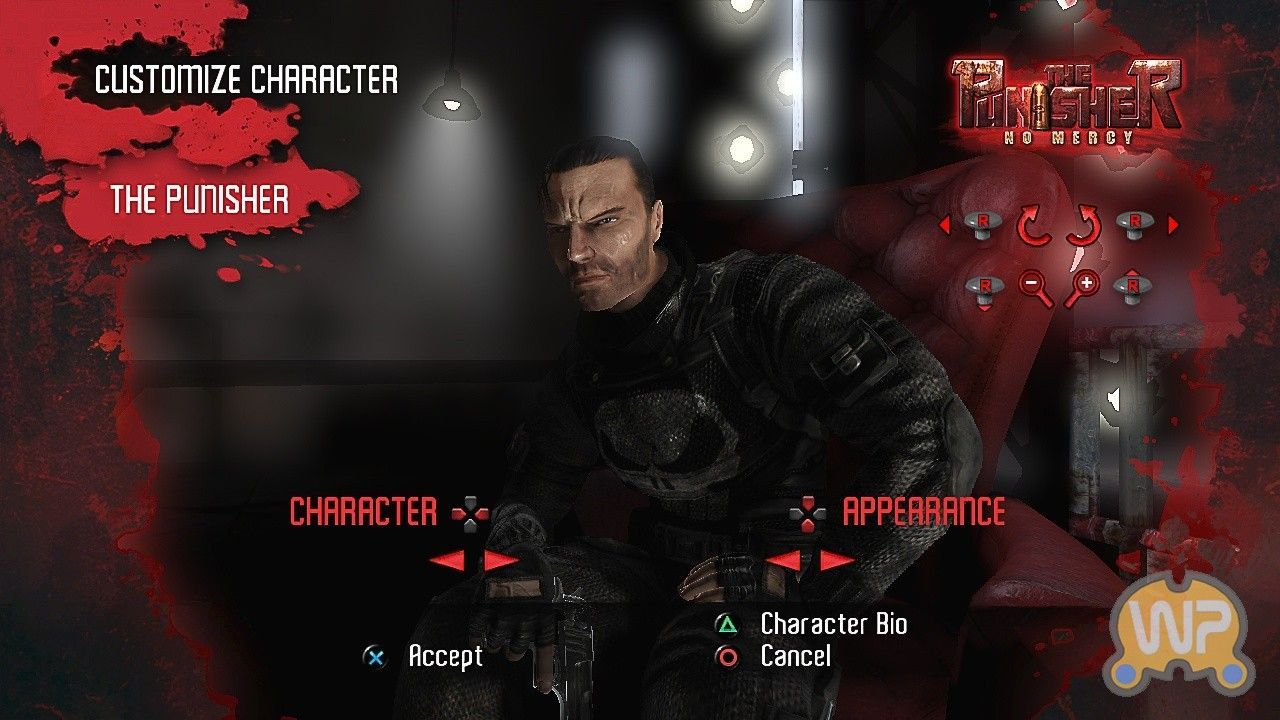
Task: Click the green triangle Character Bio icon
Action: click(727, 626)
